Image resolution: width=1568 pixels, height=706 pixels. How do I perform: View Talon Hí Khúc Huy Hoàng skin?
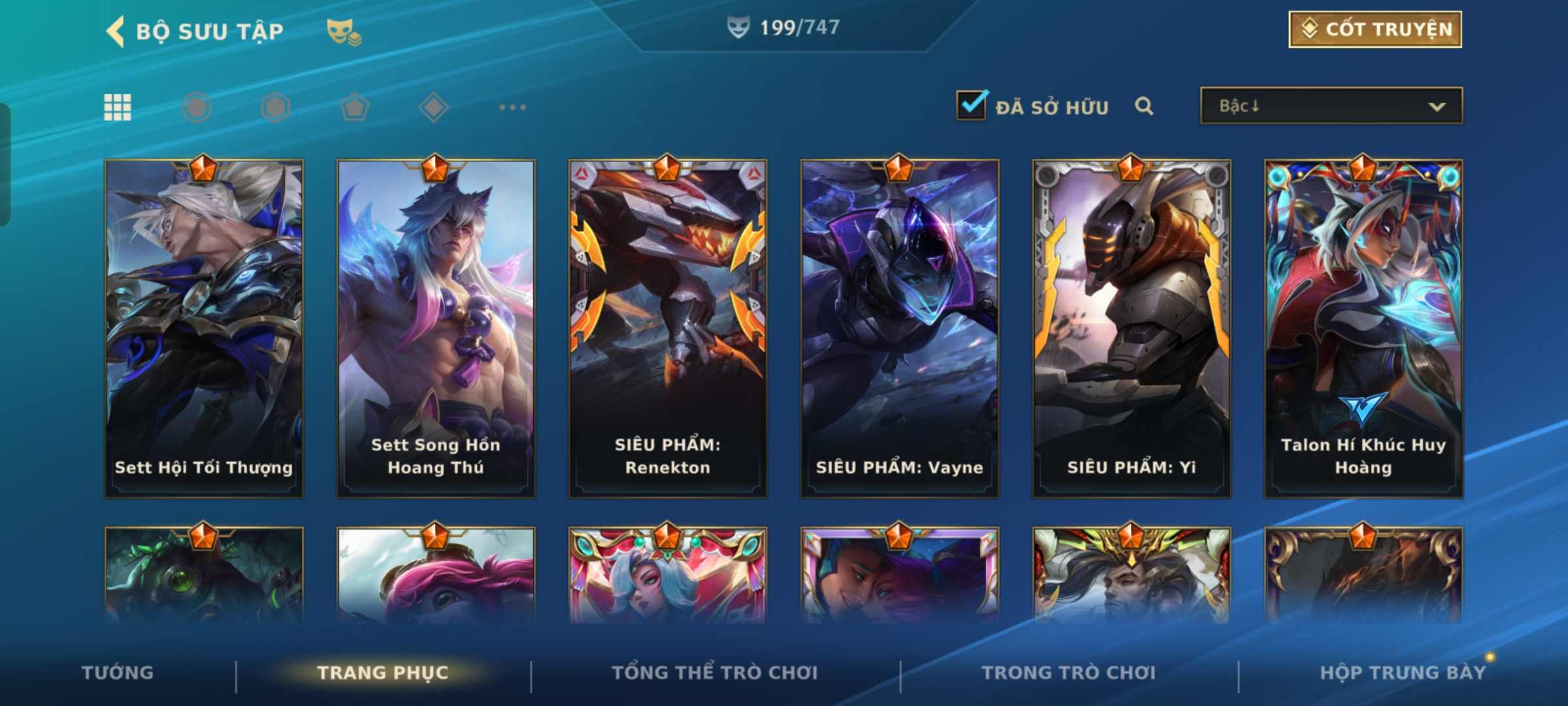1364,328
